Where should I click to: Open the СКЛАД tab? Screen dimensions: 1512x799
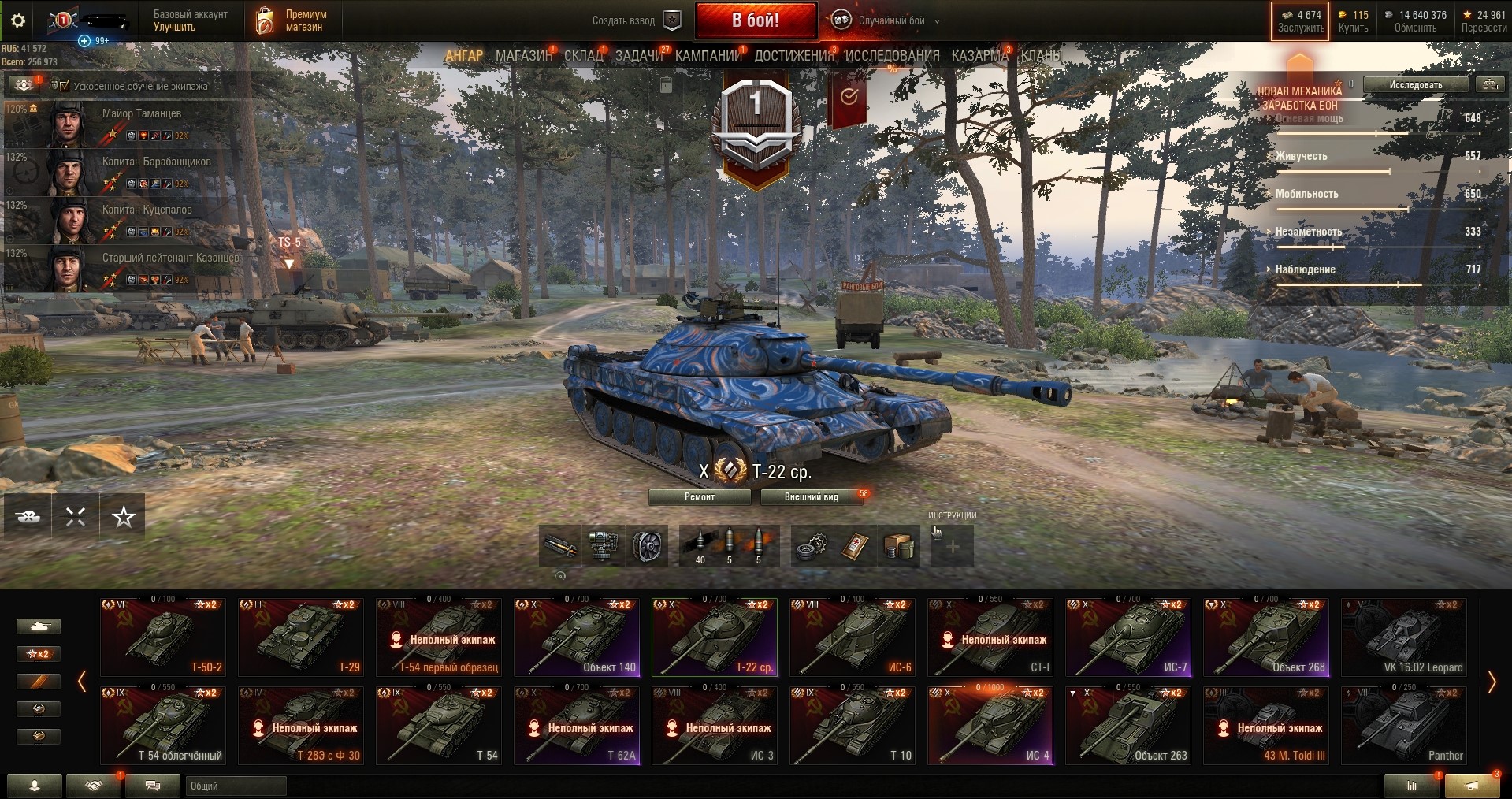tap(583, 56)
